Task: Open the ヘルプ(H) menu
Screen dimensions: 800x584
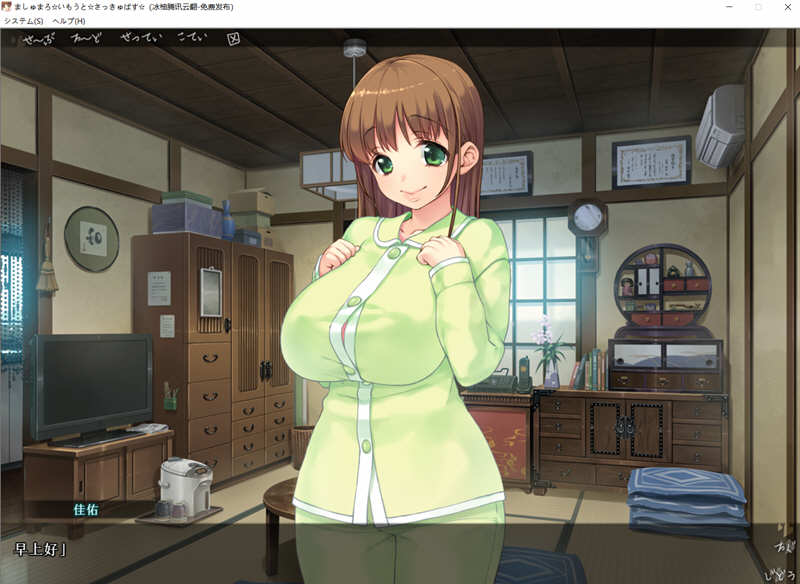Action: pyautogui.click(x=66, y=21)
